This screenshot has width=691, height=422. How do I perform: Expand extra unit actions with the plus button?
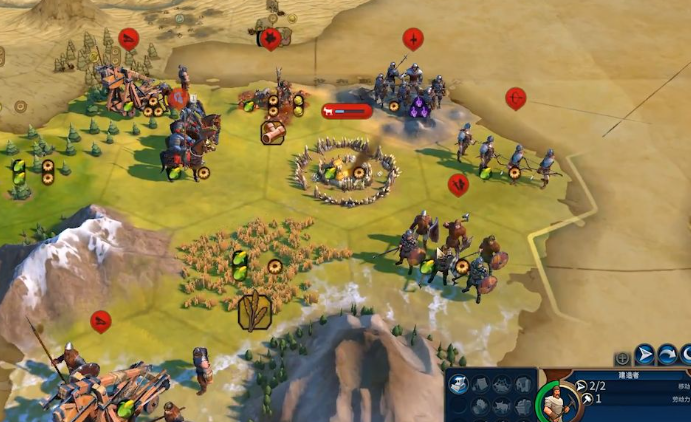point(623,357)
